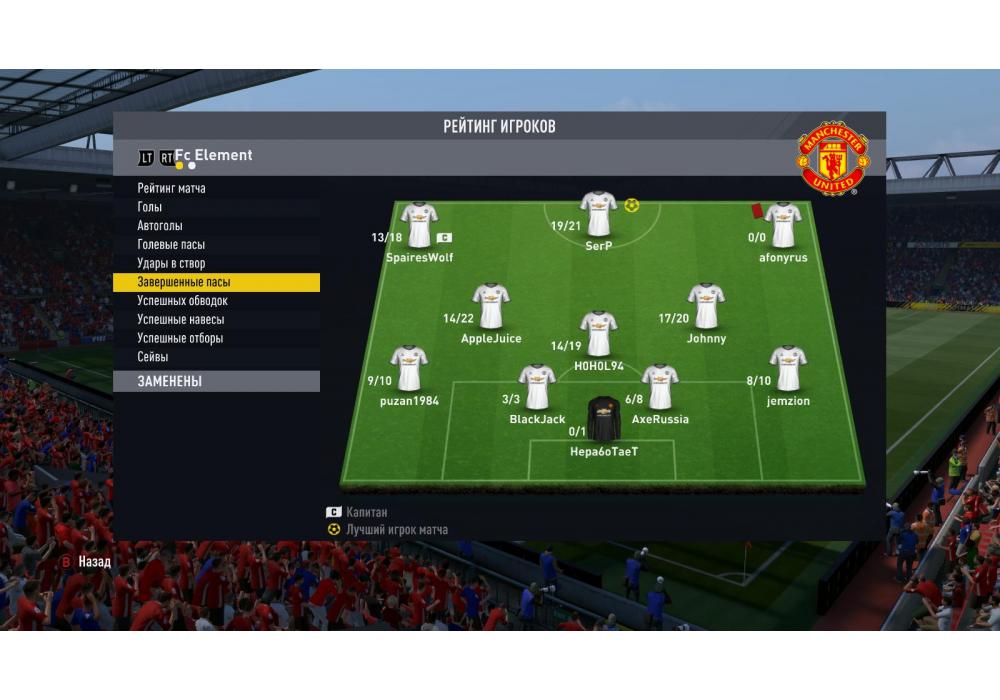Select the Рейтинг матча stat entry
The width and height of the screenshot is (1000, 700).
coord(172,188)
